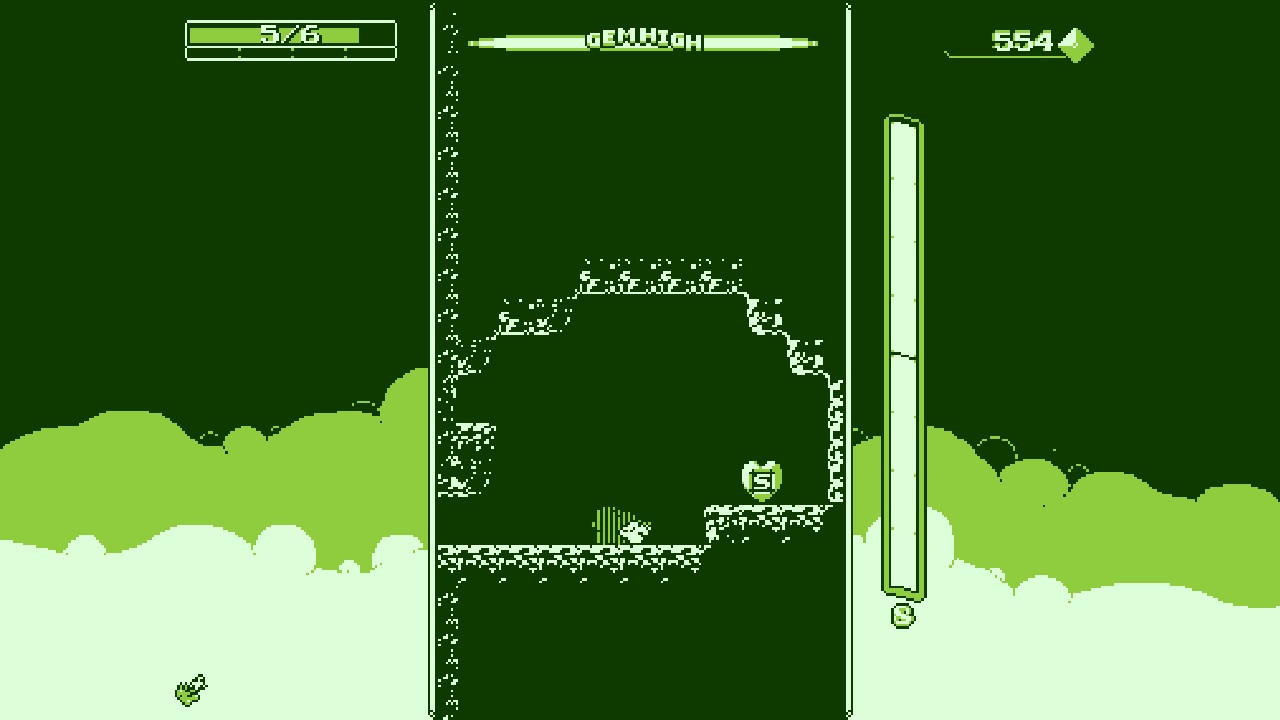The height and width of the screenshot is (720, 1280).
Task: Select the S heart shop icon
Action: tap(760, 478)
